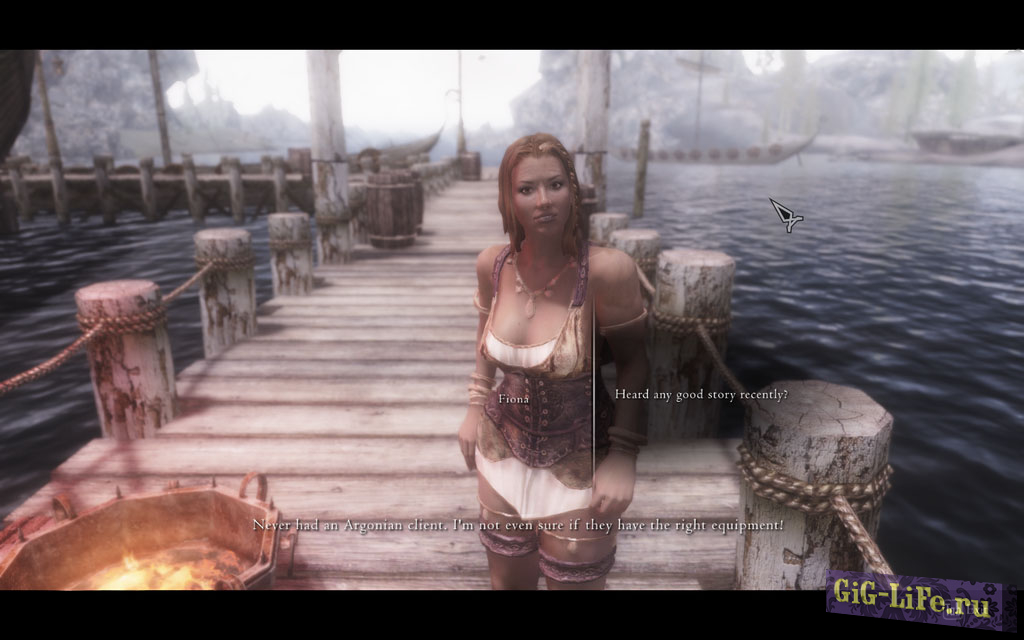Choose "Heard any good story recently?" reply
1024x640 pixels.
[x=701, y=395]
